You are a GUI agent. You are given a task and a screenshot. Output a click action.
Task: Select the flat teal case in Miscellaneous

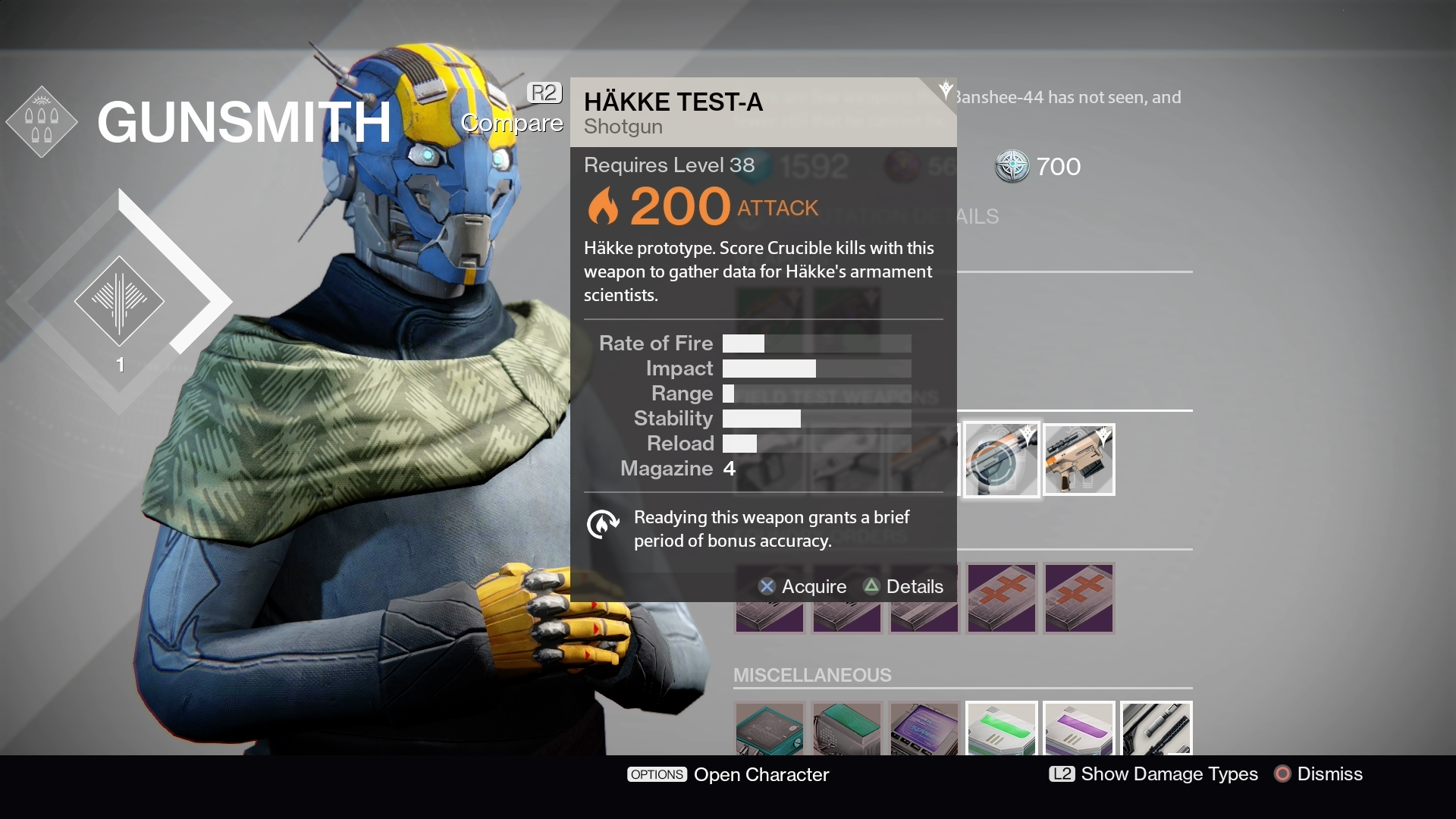pos(769,729)
